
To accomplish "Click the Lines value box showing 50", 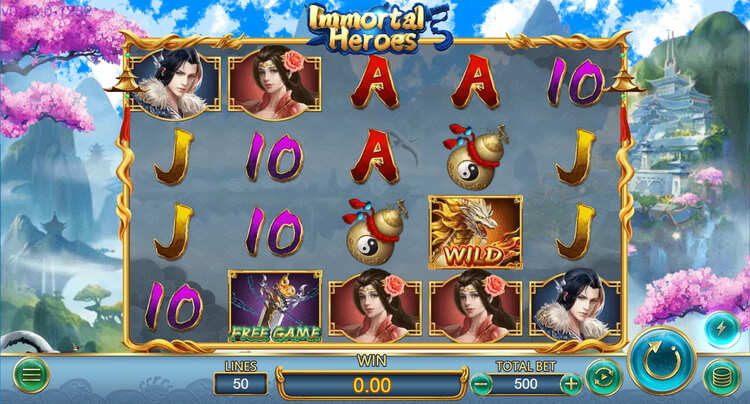I will click(241, 383).
